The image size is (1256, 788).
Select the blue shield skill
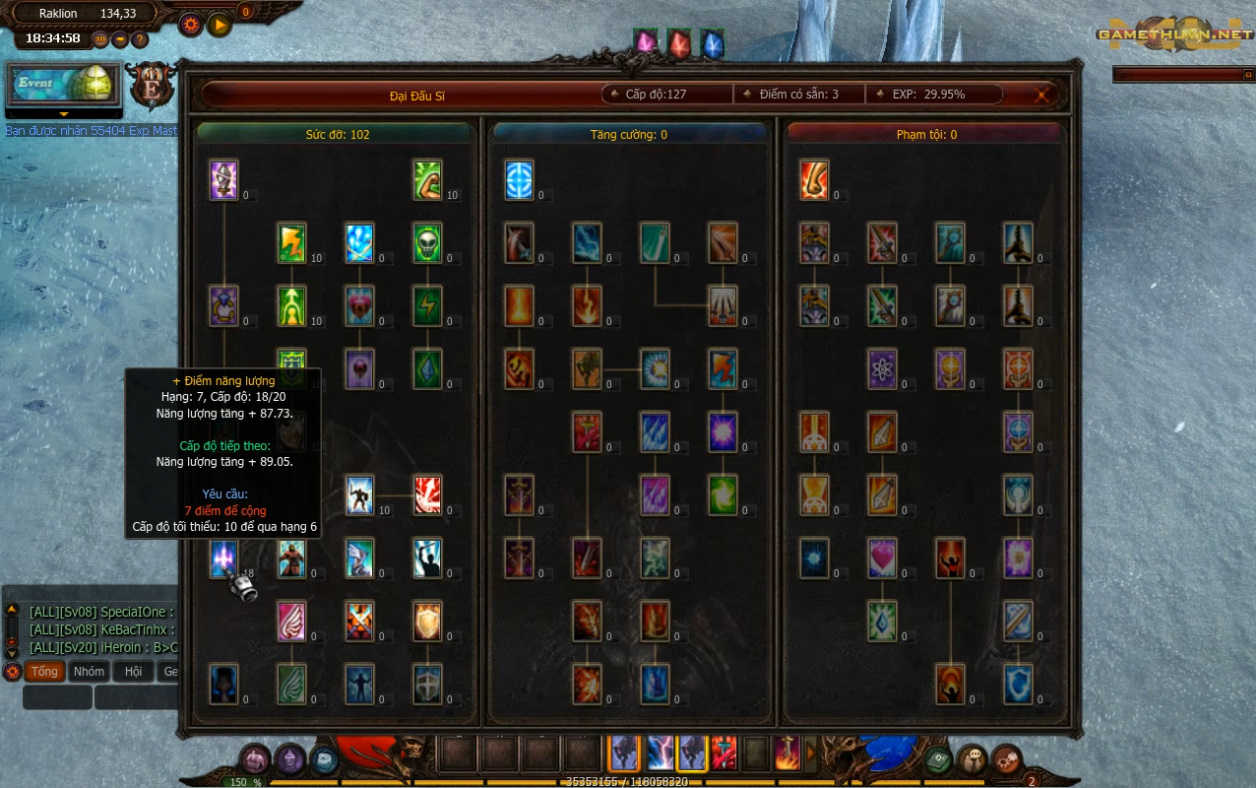1018,684
